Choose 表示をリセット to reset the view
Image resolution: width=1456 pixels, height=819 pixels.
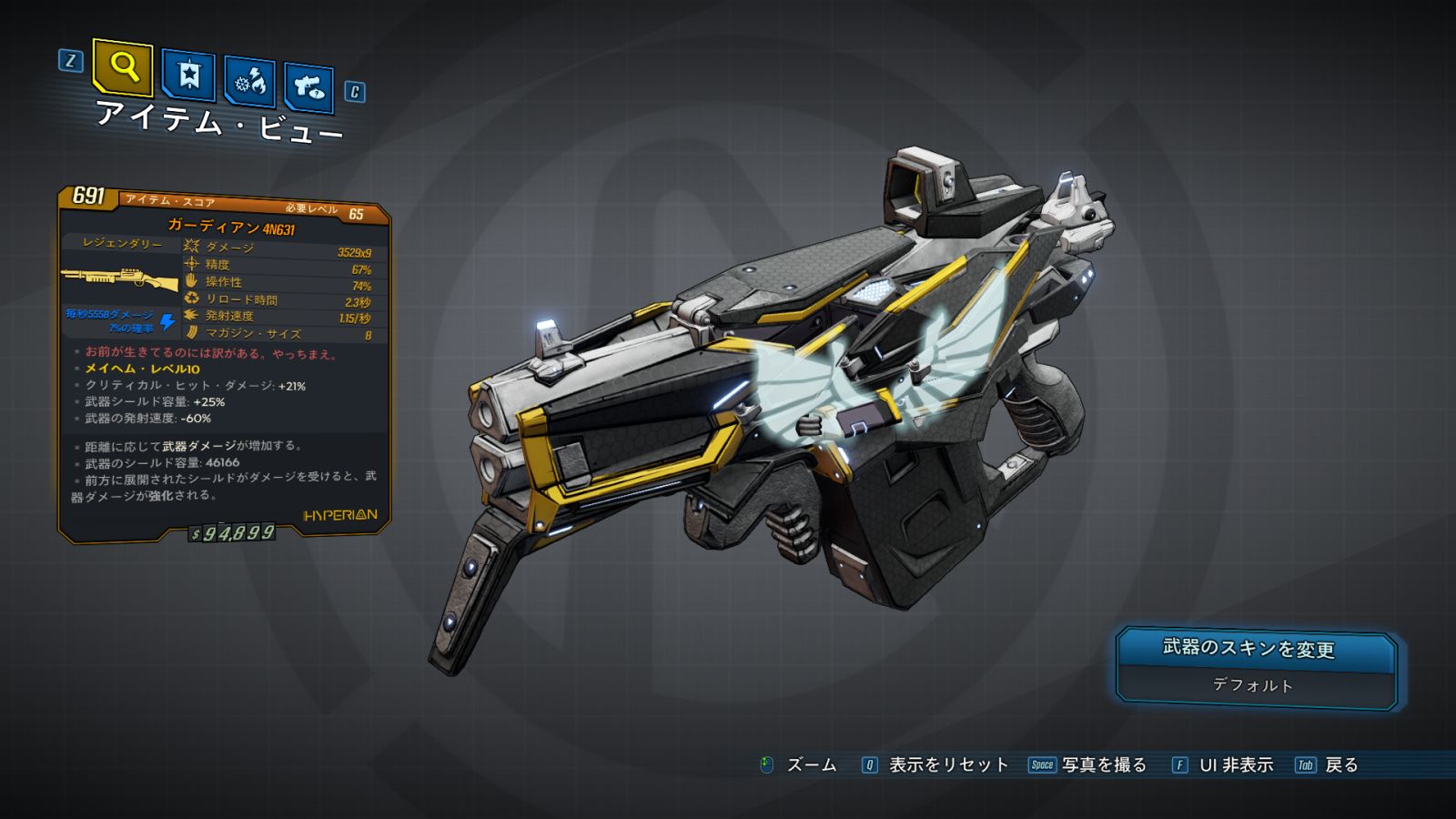[x=935, y=765]
